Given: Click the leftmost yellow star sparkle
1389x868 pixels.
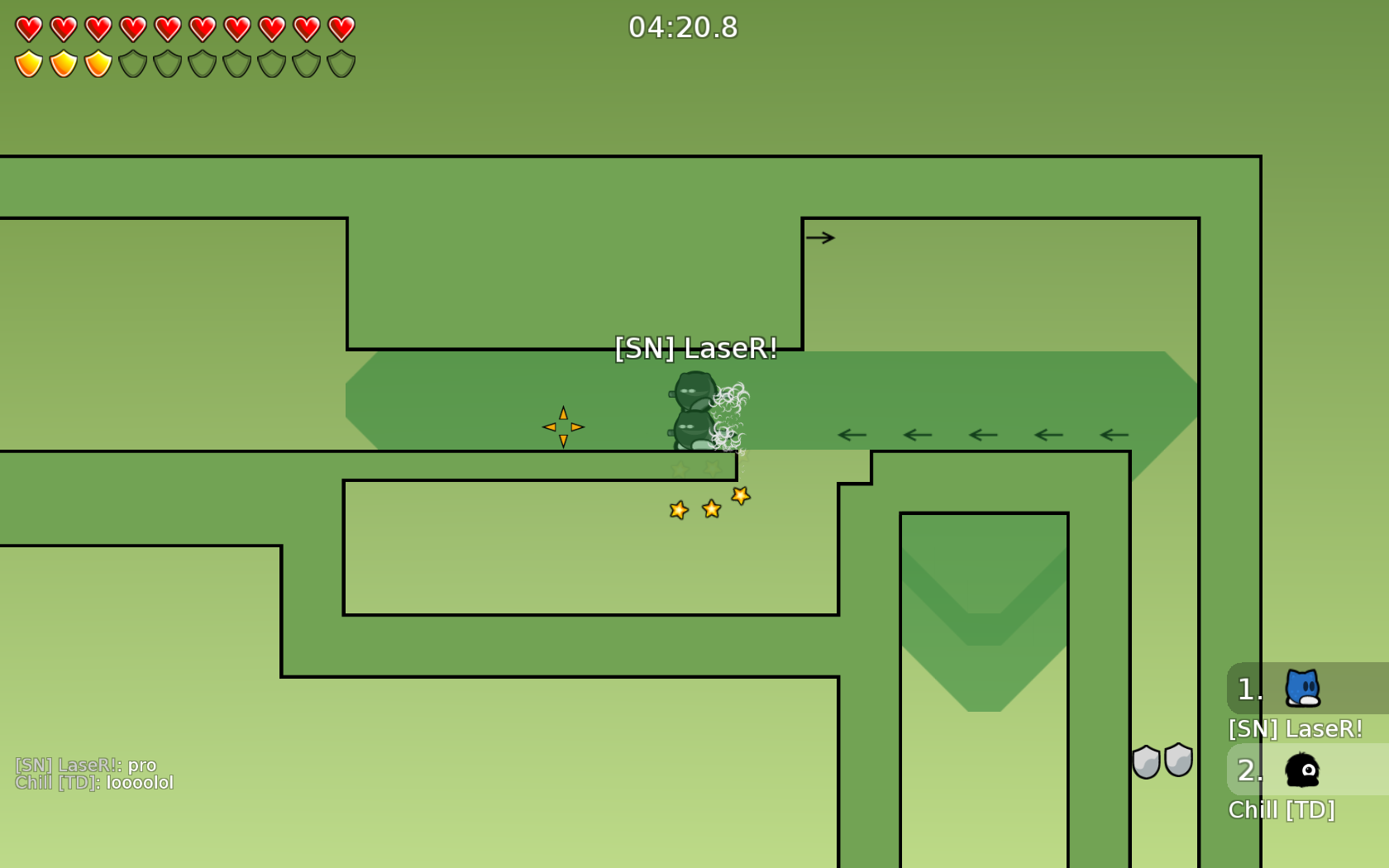Looking at the screenshot, I should 677,510.
